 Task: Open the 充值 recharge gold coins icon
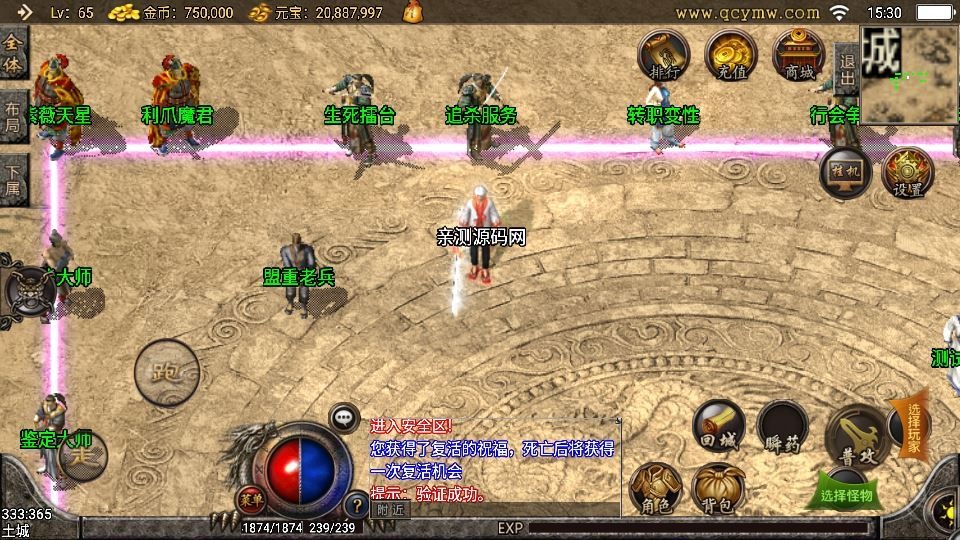[731, 53]
